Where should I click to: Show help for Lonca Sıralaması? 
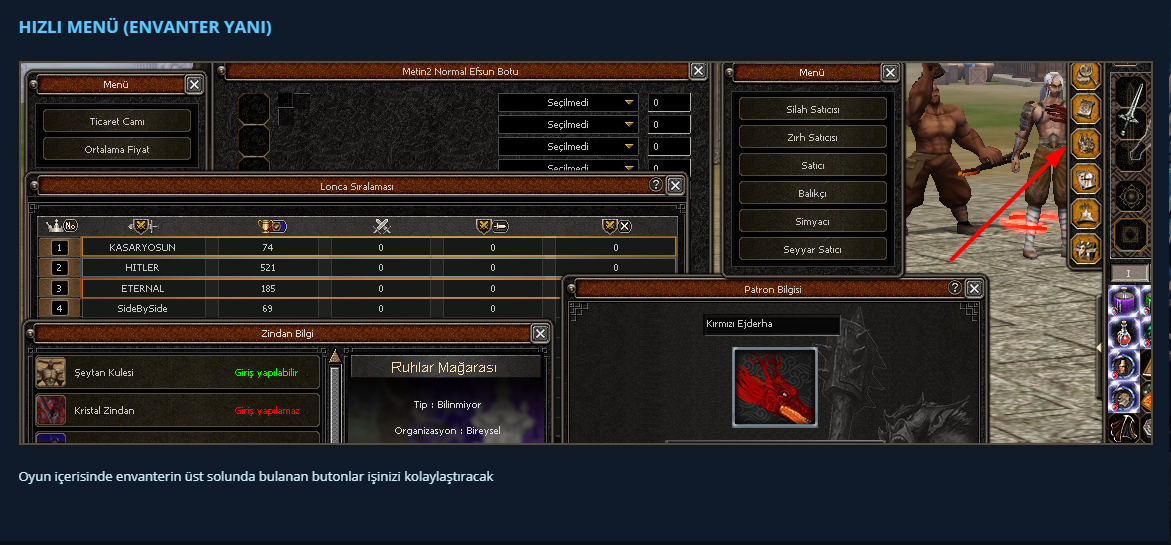point(656,185)
